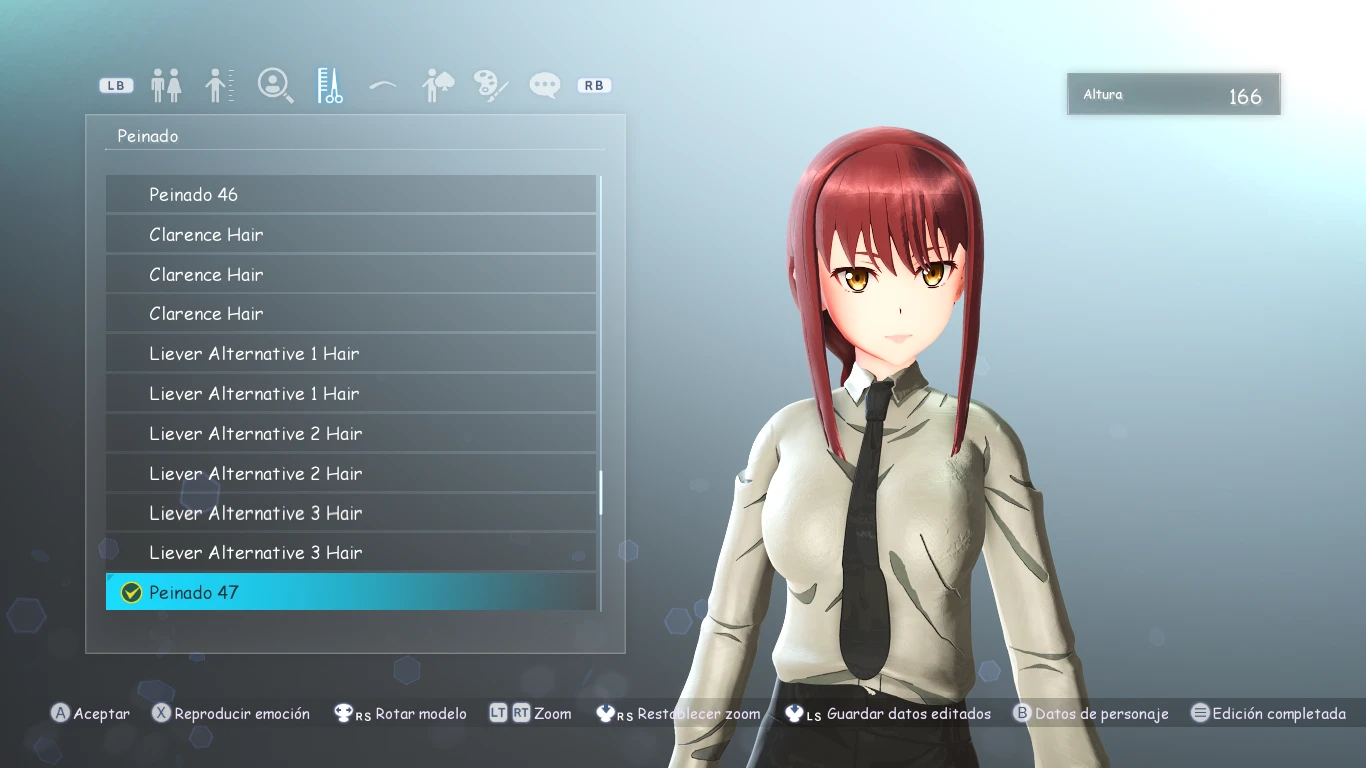Viewport: 1366px width, 768px height.
Task: Switch to the eyebrow tab
Action: click(383, 86)
